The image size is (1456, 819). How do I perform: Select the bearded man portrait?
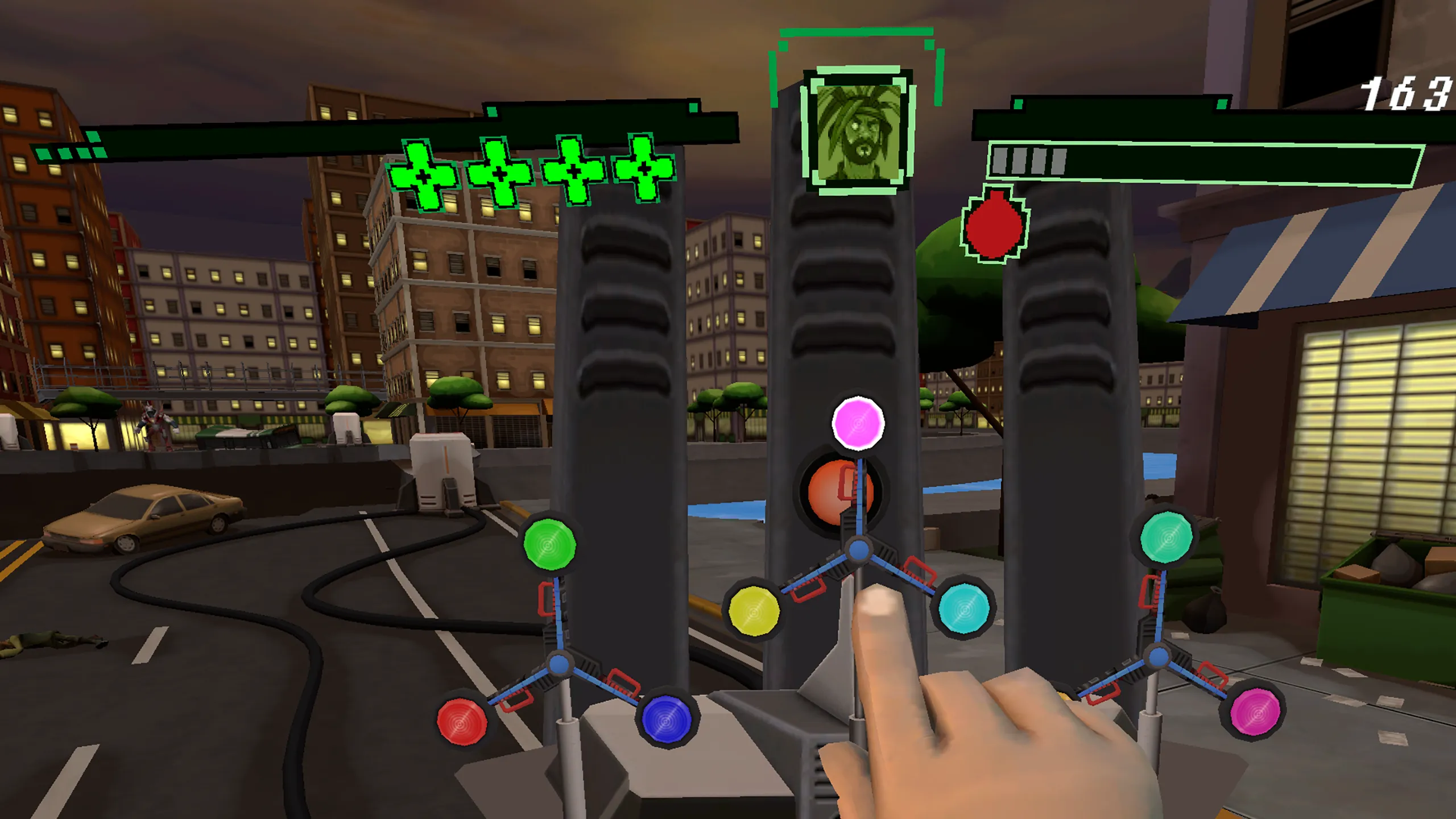coord(858,132)
